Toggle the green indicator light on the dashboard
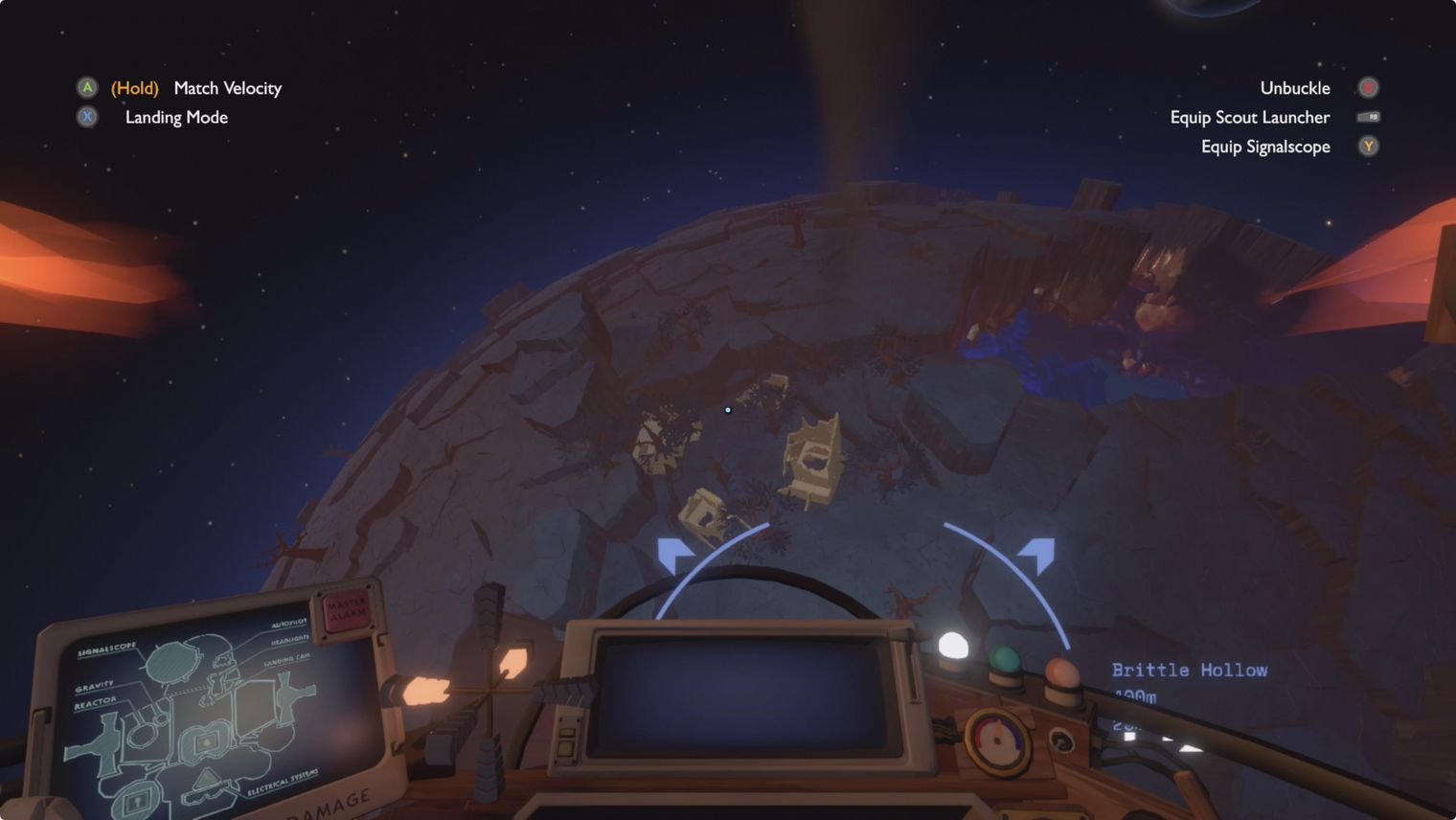Viewport: 1456px width, 820px height. click(1004, 659)
